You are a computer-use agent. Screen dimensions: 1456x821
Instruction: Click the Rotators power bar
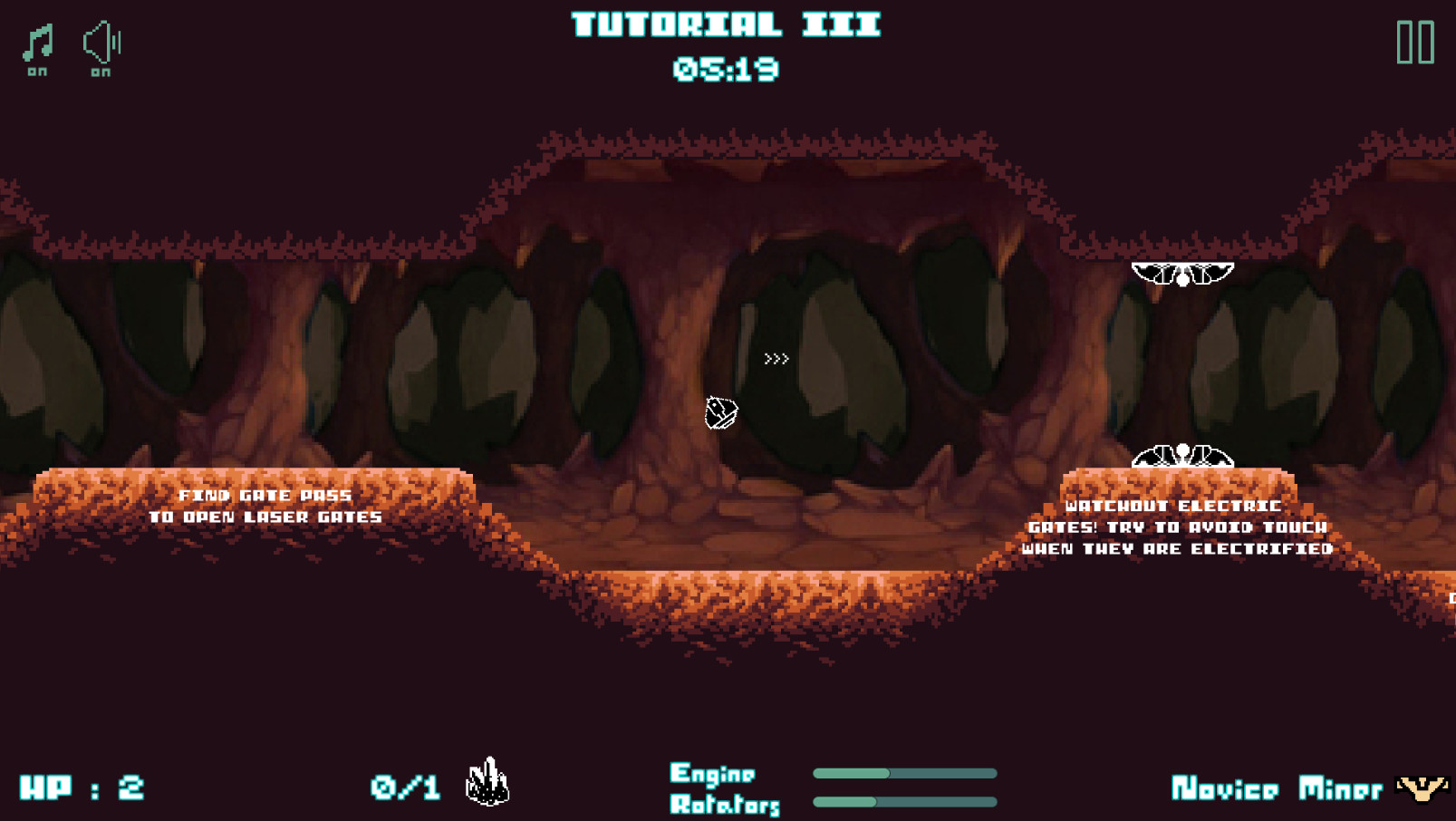tap(904, 801)
